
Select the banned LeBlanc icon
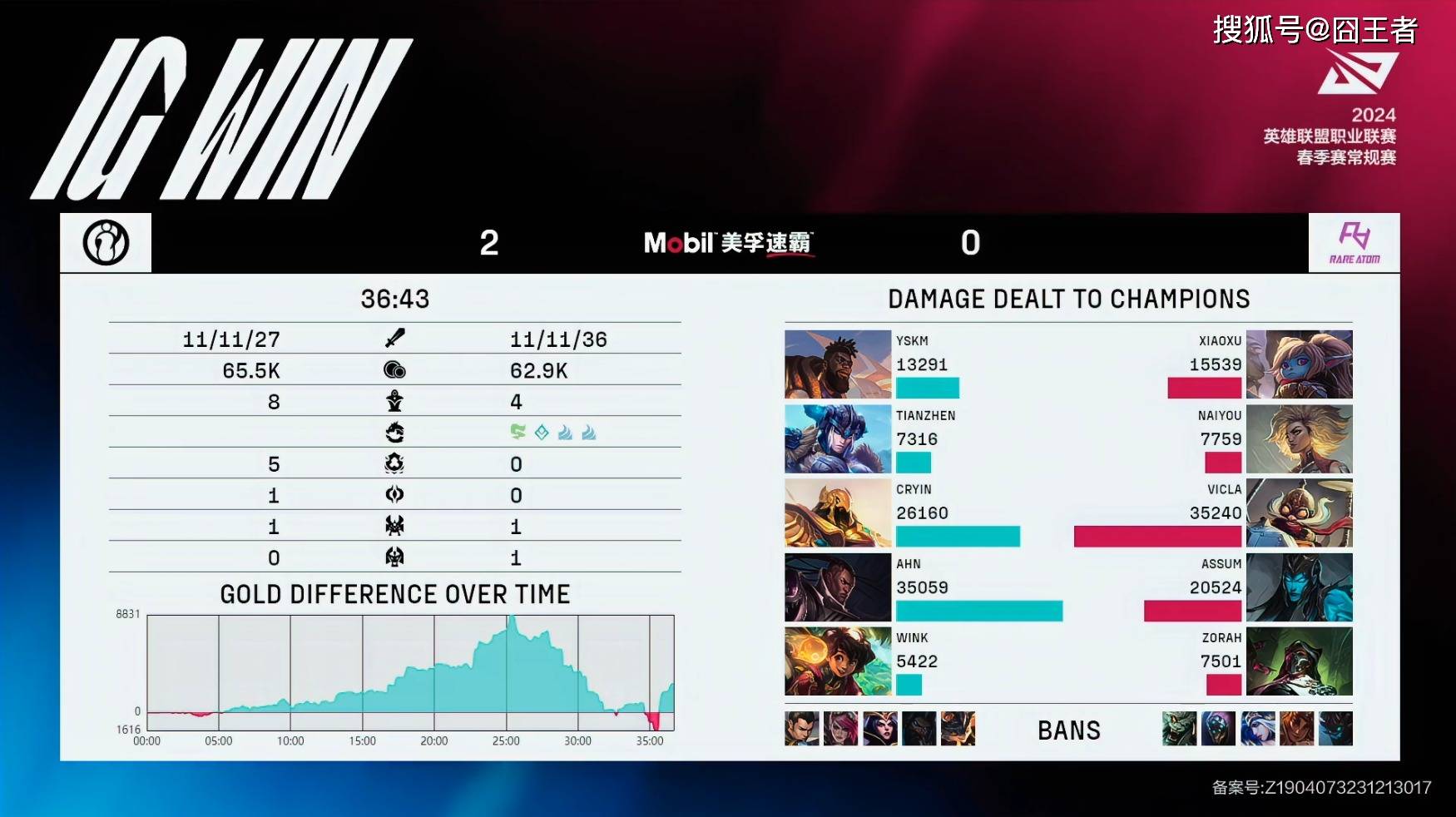click(879, 729)
